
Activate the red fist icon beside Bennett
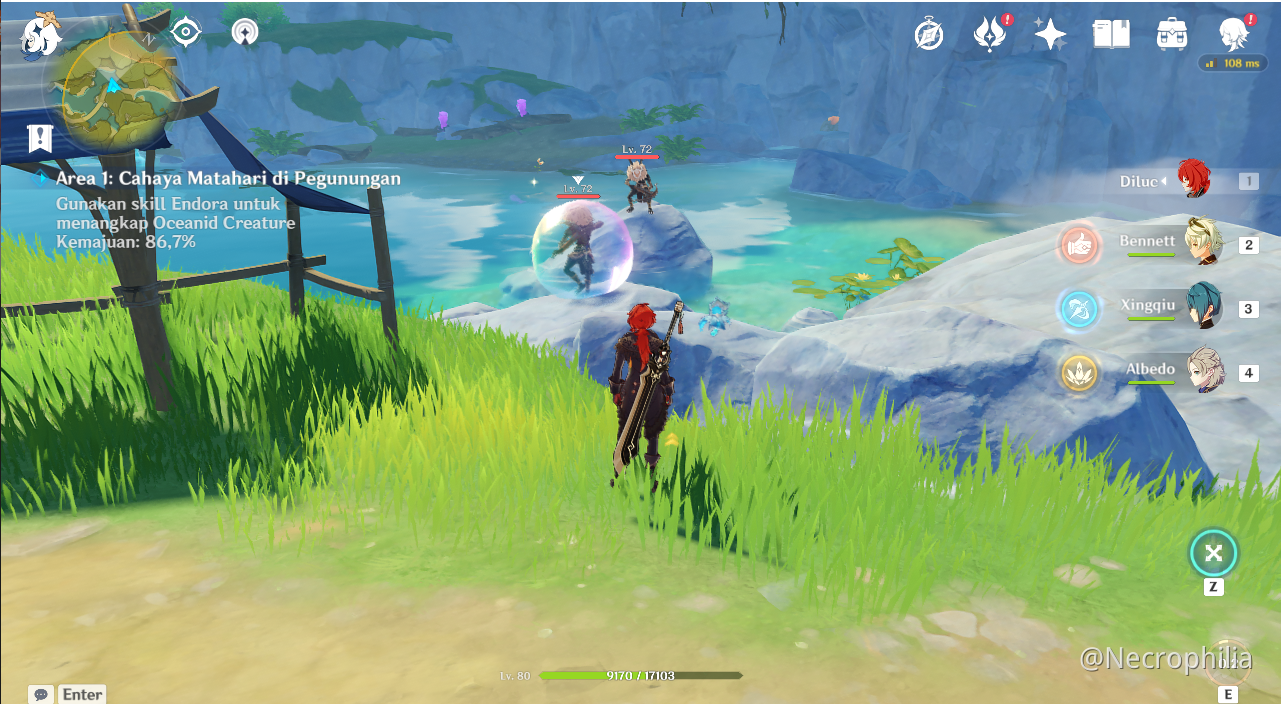pyautogui.click(x=1080, y=245)
